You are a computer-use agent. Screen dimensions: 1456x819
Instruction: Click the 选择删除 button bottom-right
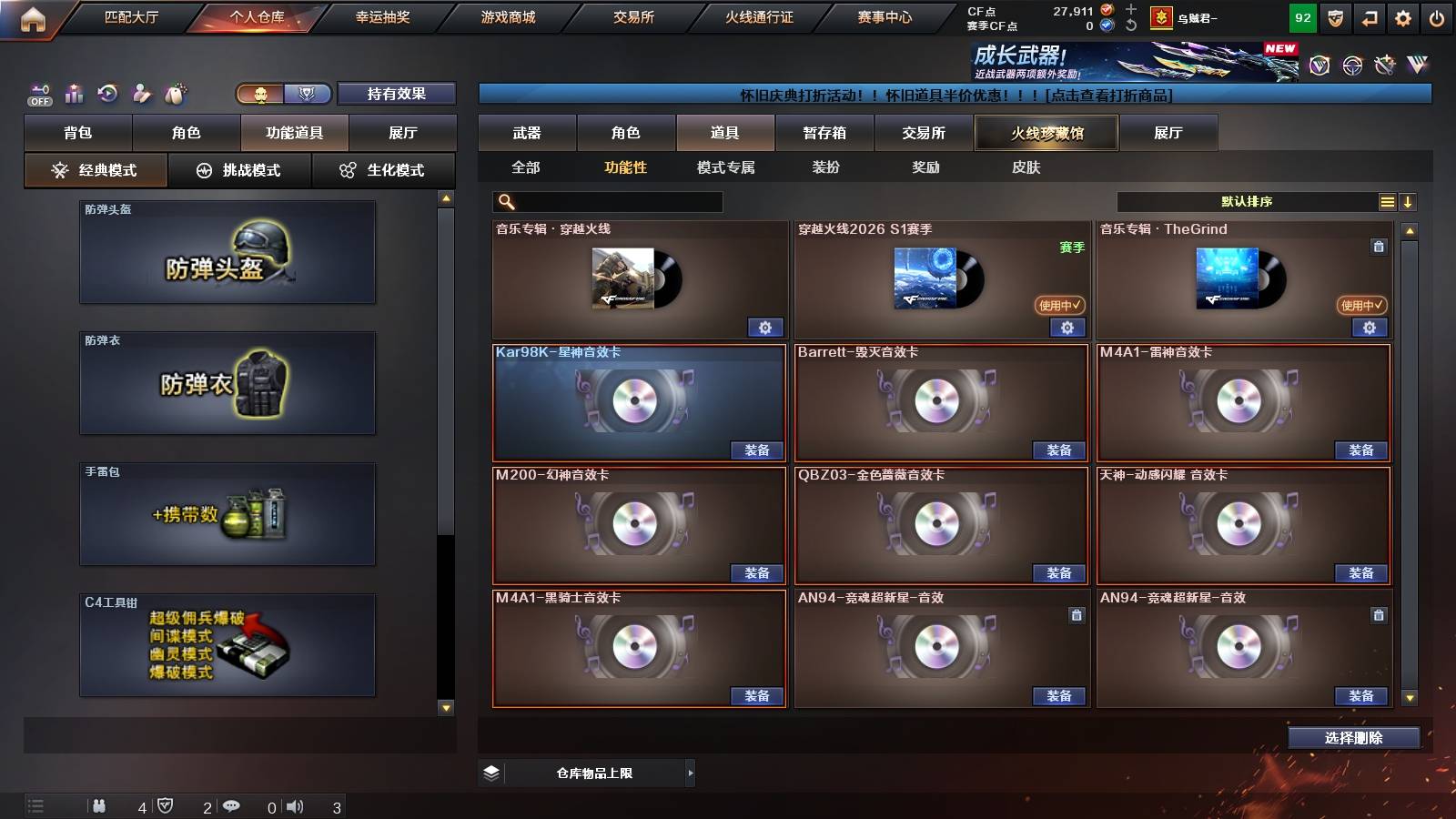pos(1353,738)
